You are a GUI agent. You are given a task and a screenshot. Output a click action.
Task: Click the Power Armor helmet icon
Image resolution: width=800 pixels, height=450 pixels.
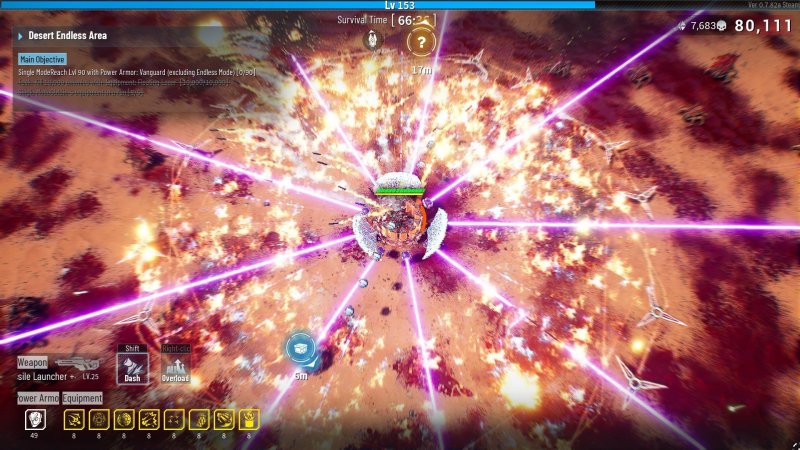click(35, 420)
